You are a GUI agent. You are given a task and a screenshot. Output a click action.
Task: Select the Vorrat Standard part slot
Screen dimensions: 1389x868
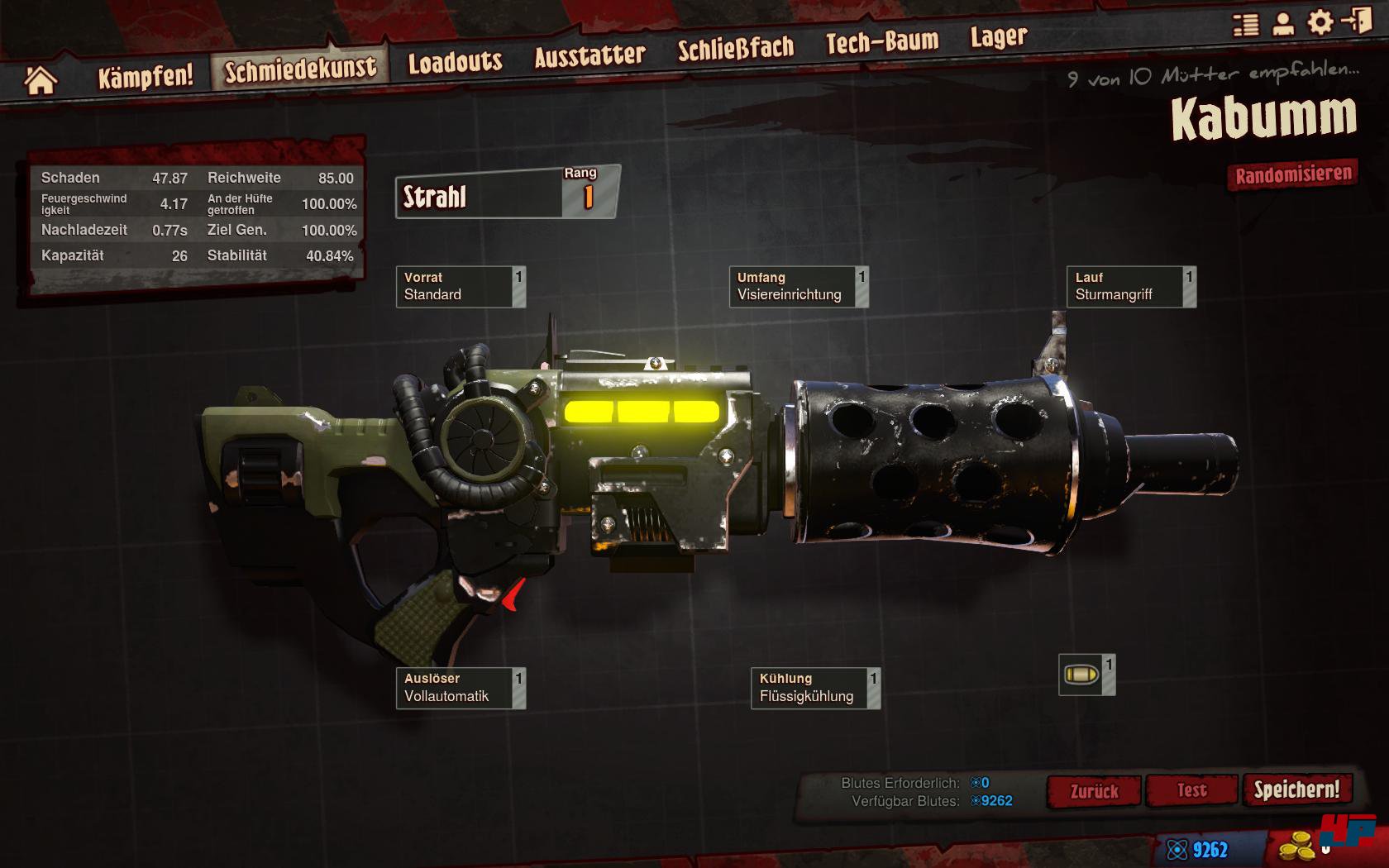tap(461, 287)
